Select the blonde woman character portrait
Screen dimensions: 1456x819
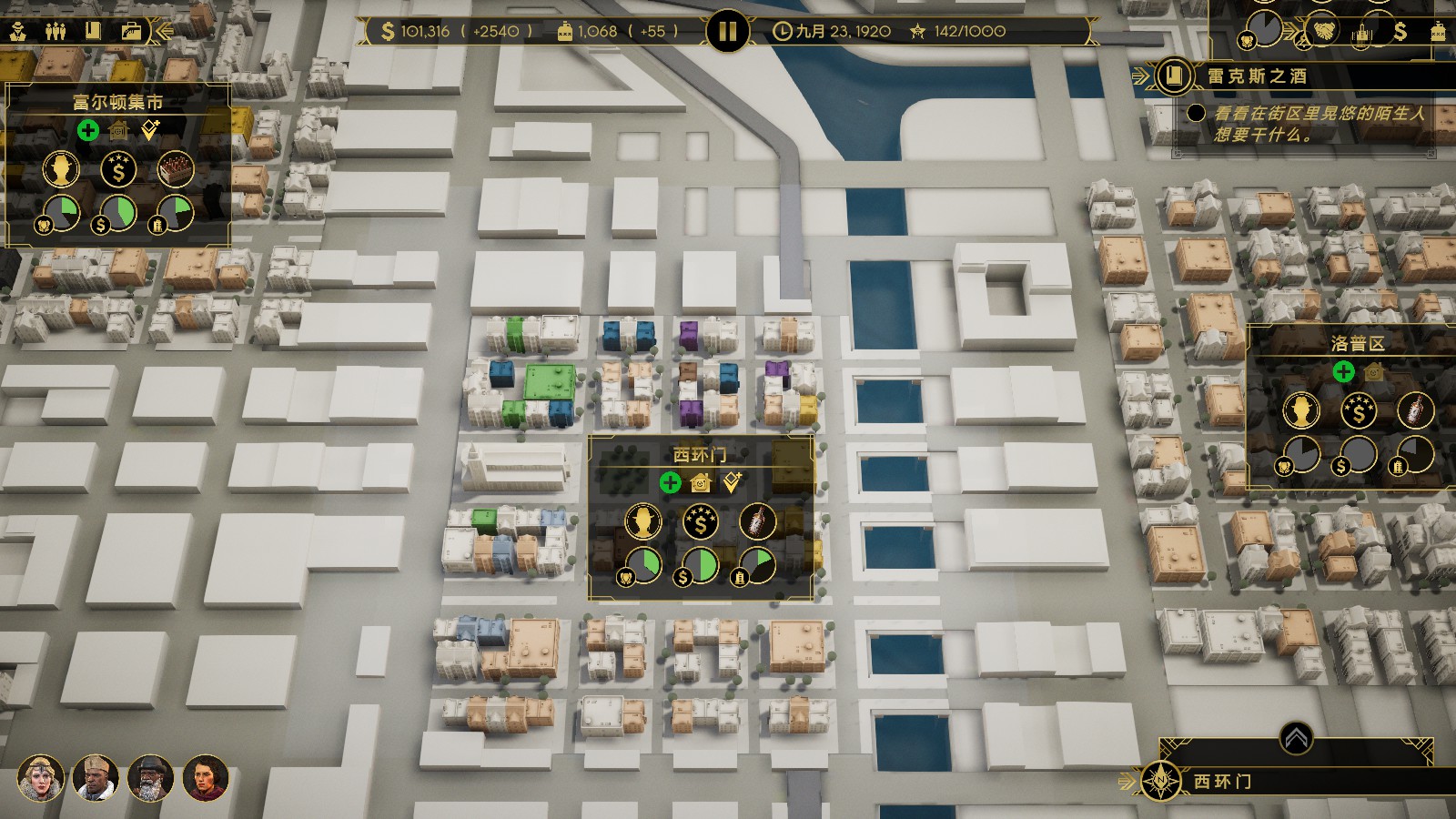click(x=41, y=777)
